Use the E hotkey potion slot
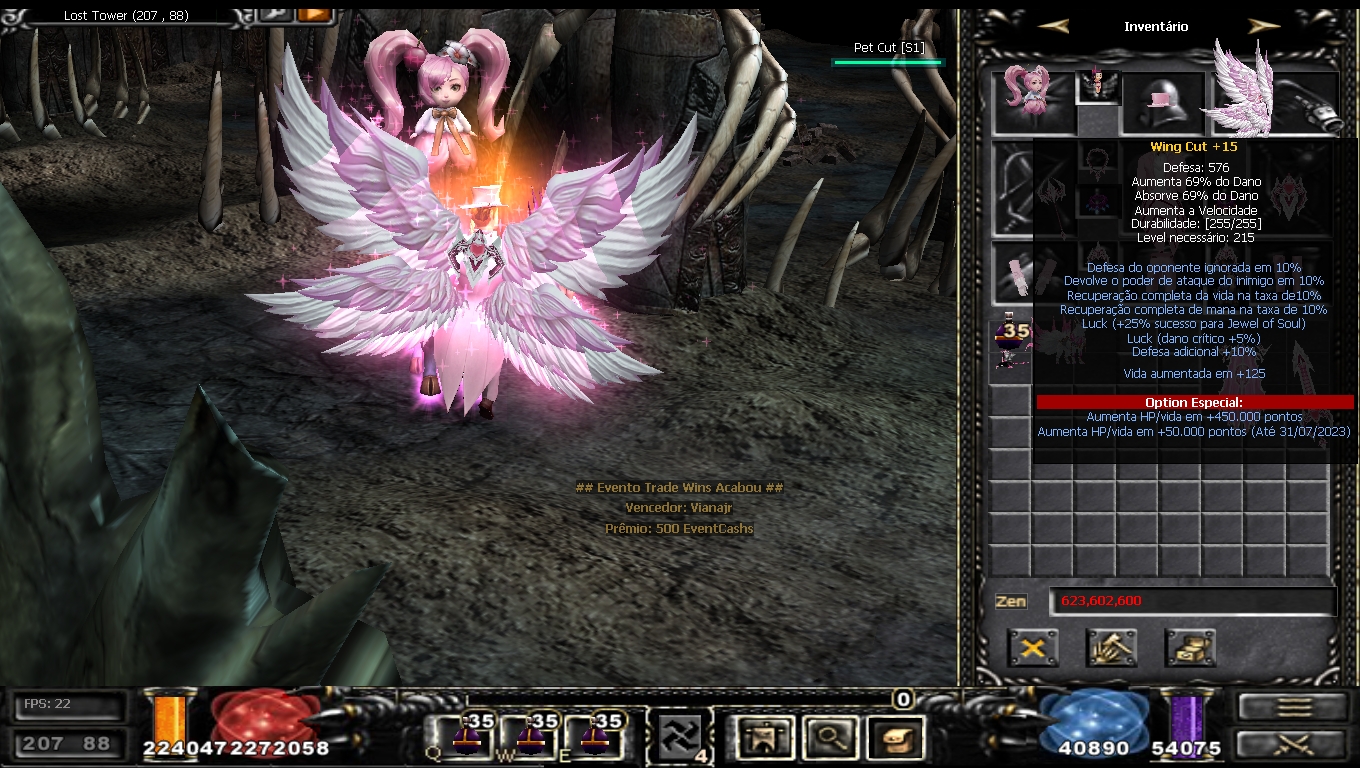Image resolution: width=1360 pixels, height=768 pixels. [595, 737]
